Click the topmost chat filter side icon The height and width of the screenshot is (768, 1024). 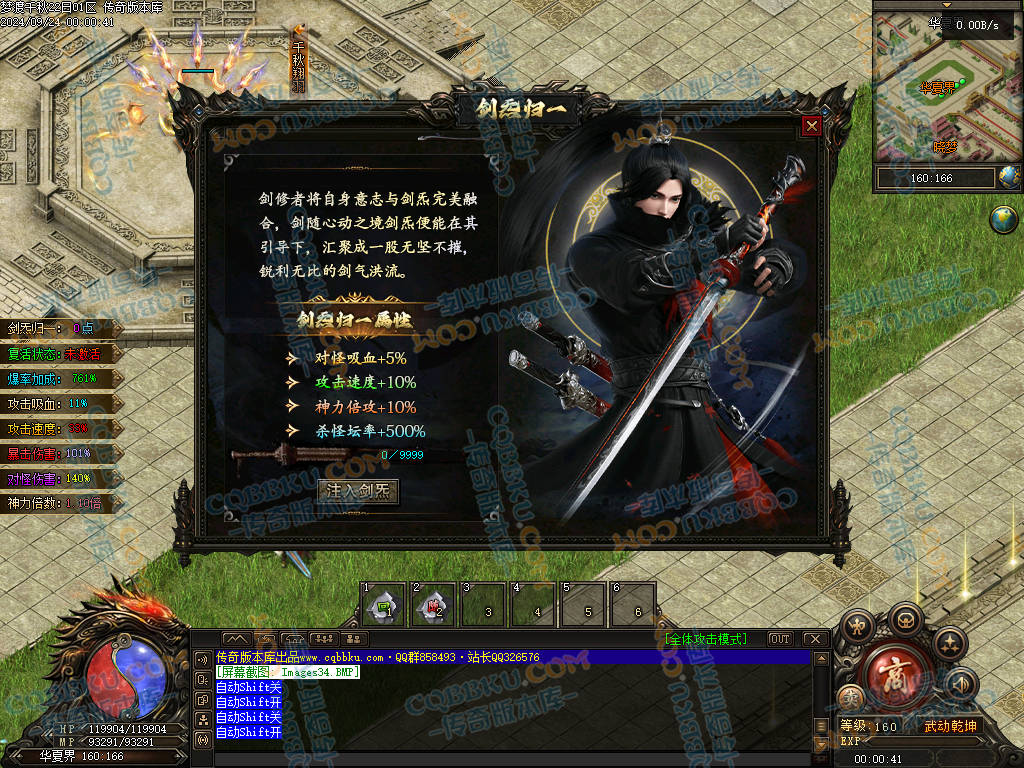pos(203,658)
